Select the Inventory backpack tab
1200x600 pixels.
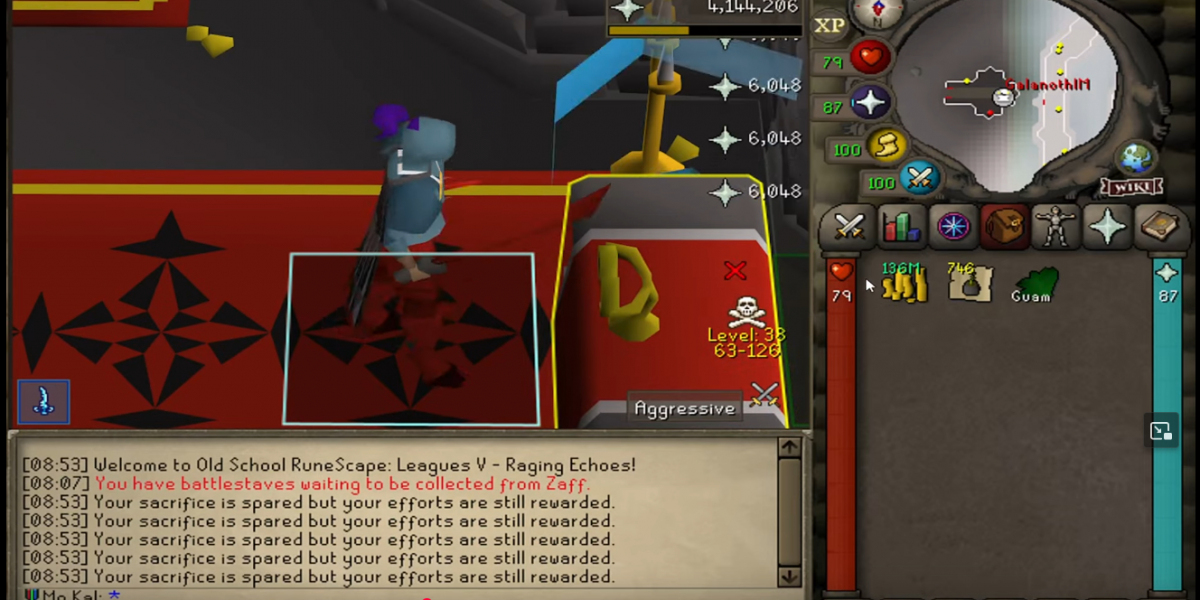coord(1004,228)
